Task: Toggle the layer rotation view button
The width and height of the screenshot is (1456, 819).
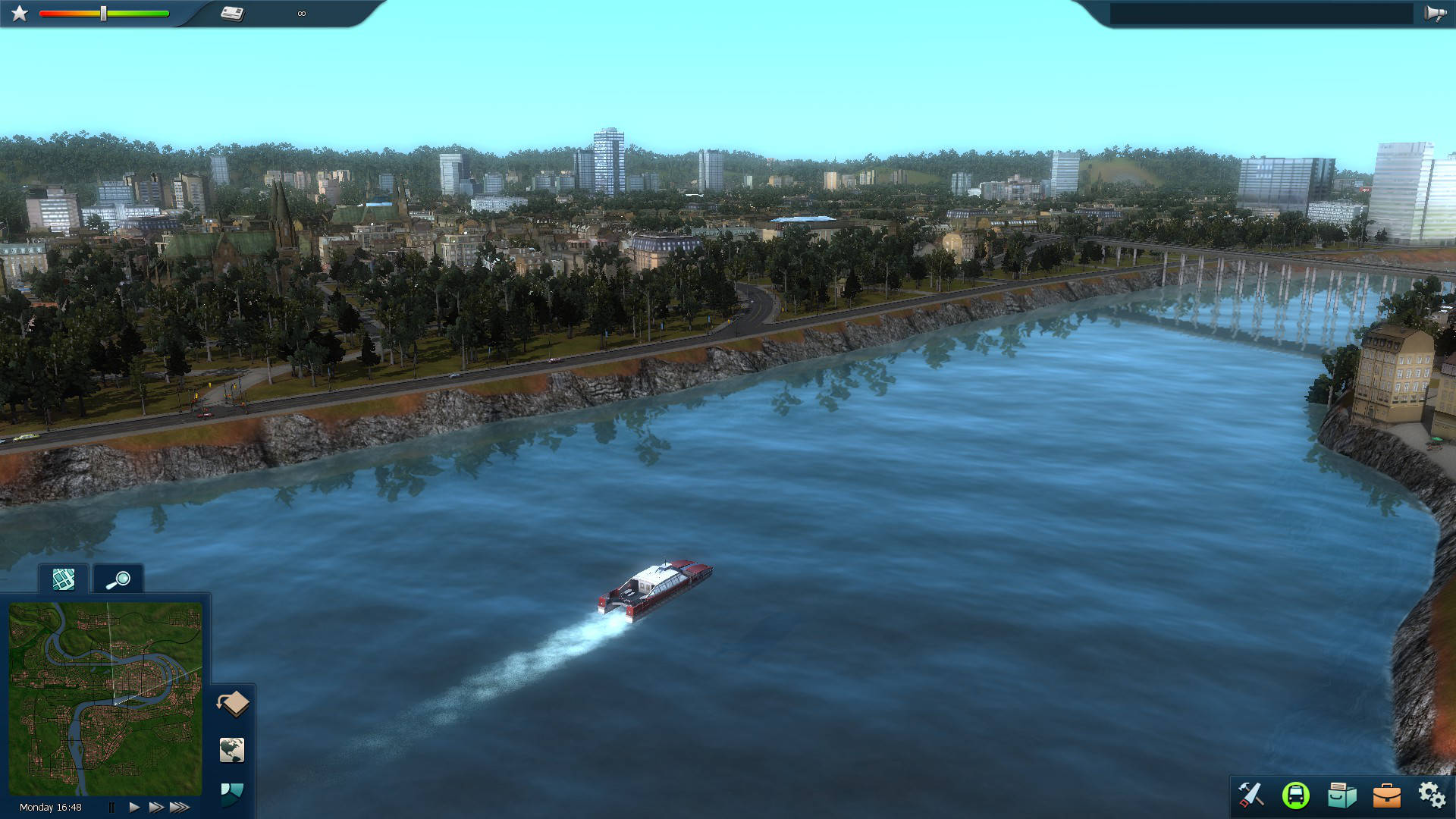Action: tap(233, 704)
